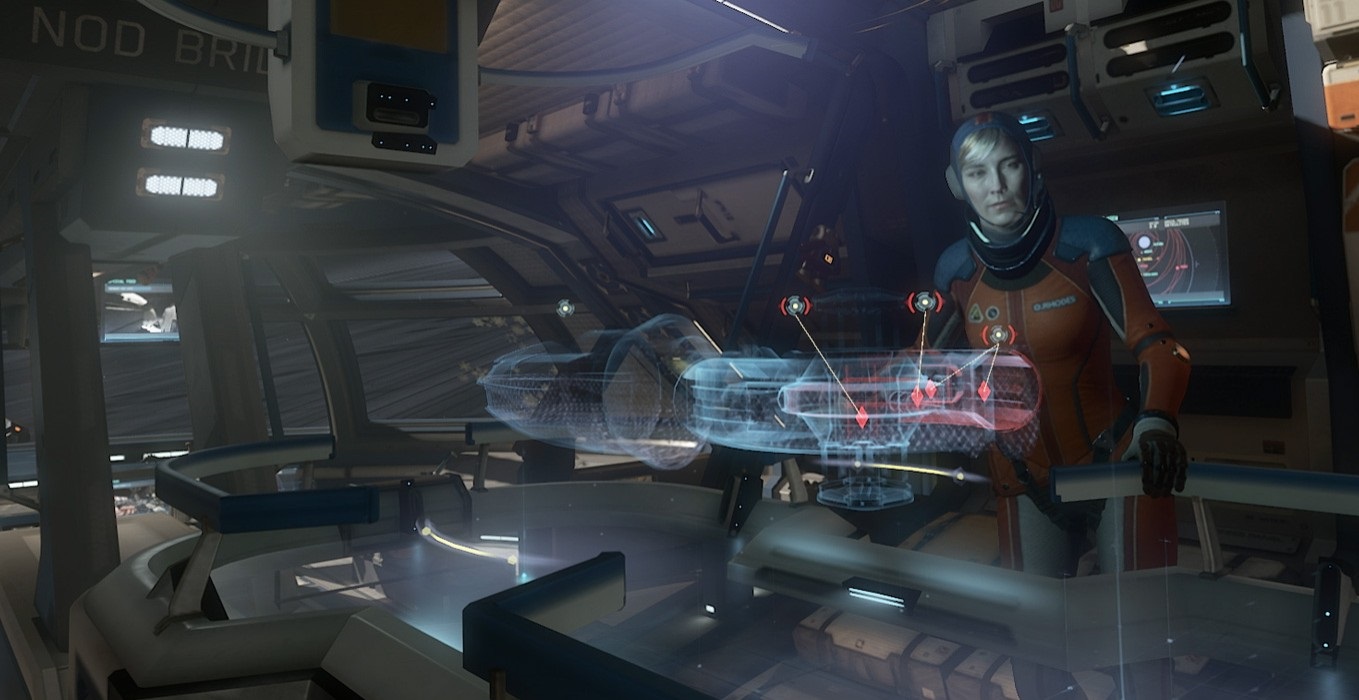Select the hologram marker without red brackets
The image size is (1359, 700).
[x=565, y=308]
